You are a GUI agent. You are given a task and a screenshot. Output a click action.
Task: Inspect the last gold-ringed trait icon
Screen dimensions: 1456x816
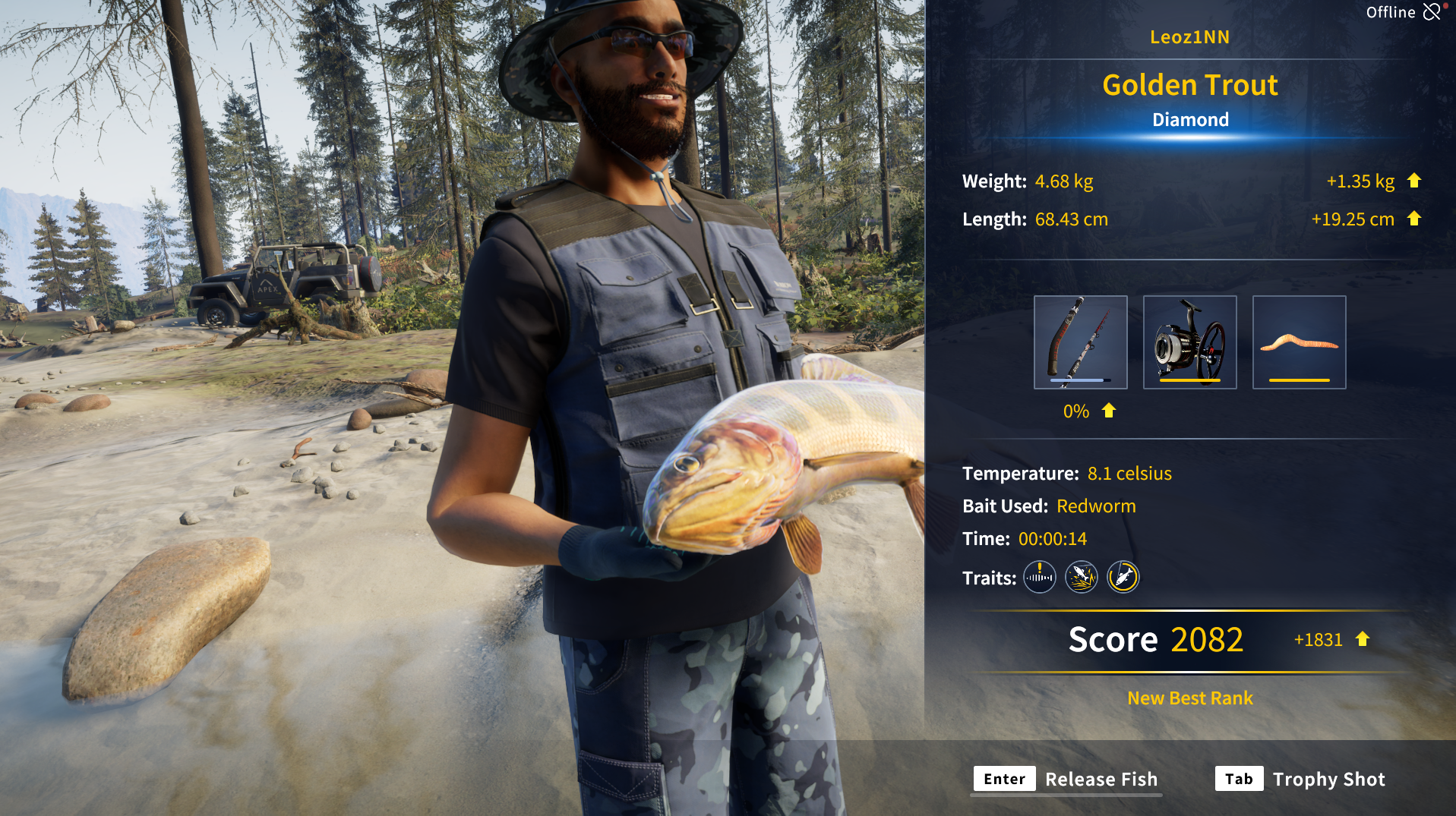(x=1123, y=578)
